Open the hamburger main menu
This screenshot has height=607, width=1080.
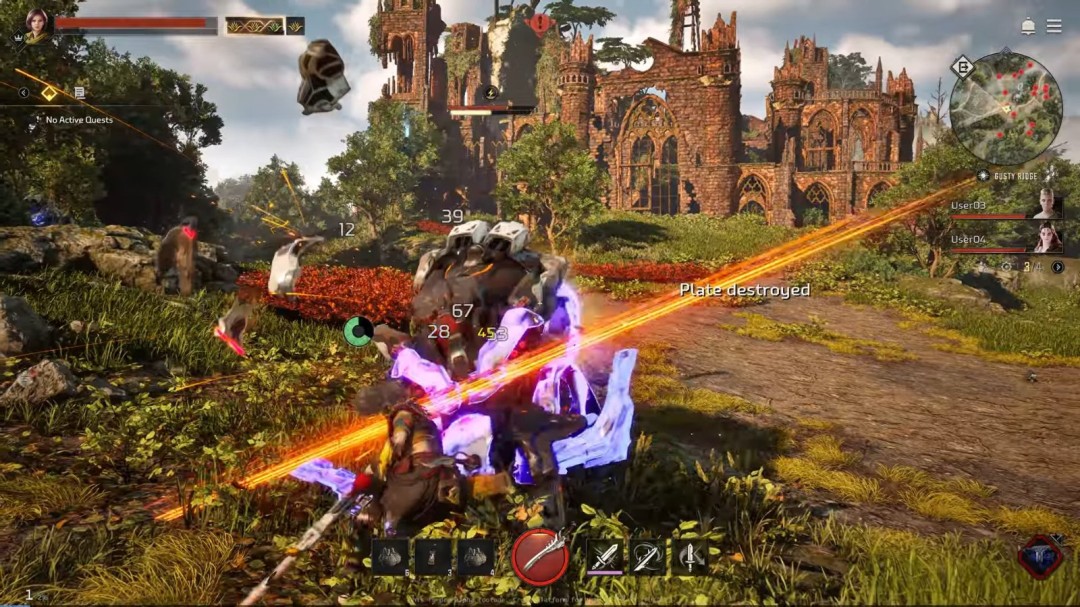(x=1054, y=26)
